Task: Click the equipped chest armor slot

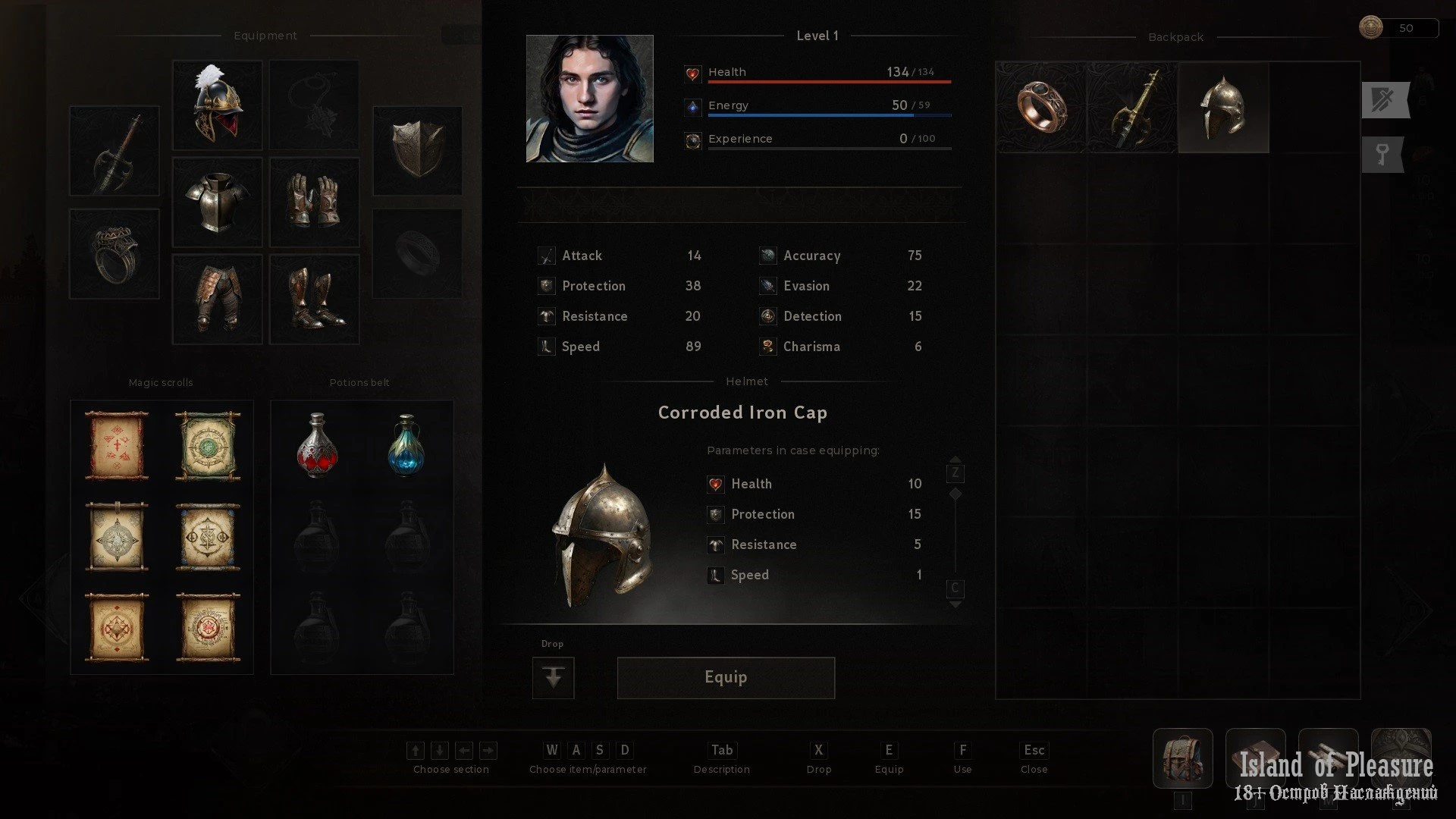Action: tap(218, 202)
